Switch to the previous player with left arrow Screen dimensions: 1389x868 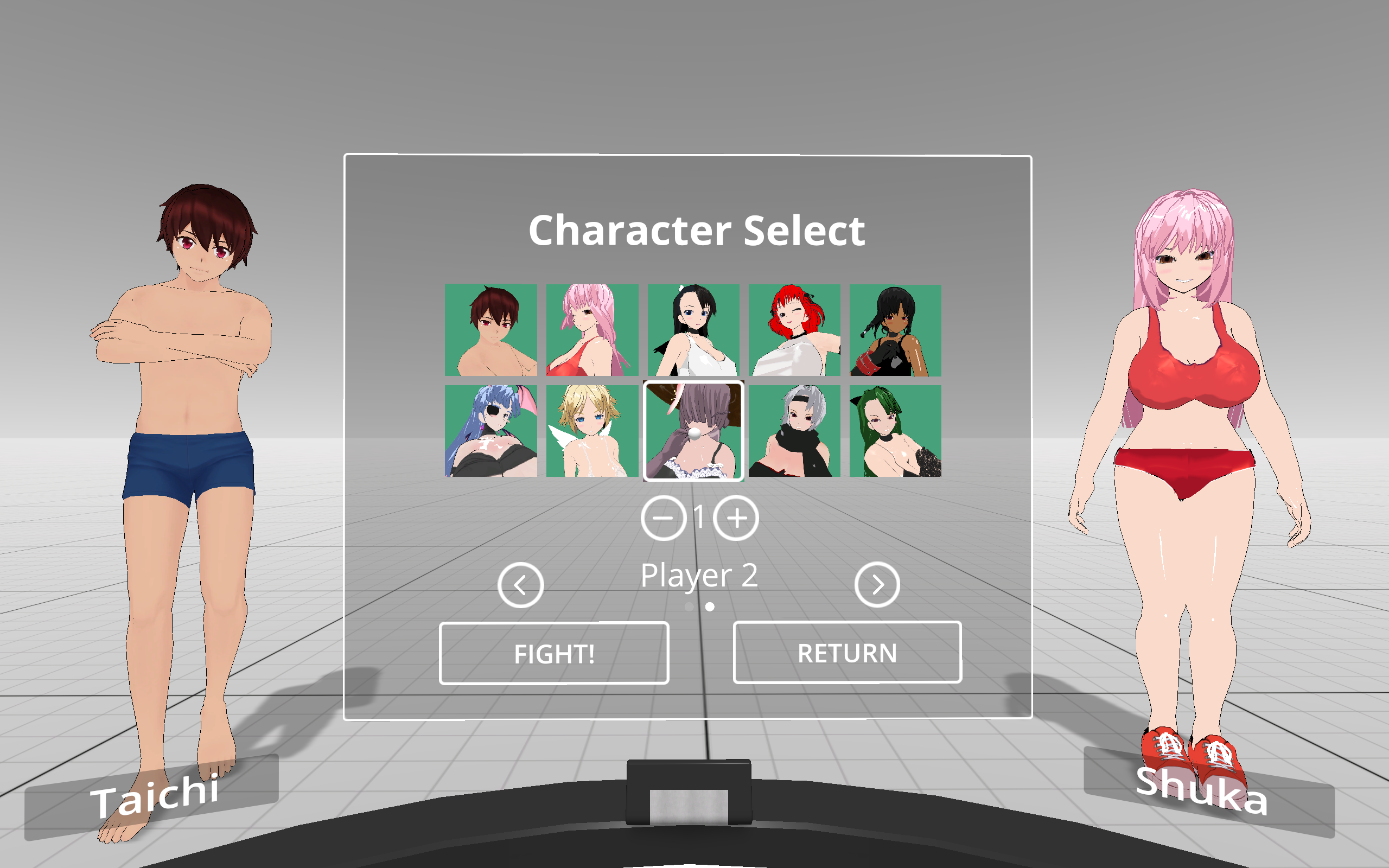tap(519, 584)
